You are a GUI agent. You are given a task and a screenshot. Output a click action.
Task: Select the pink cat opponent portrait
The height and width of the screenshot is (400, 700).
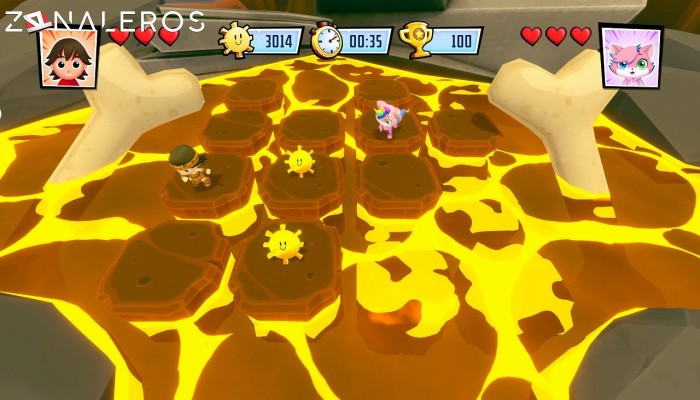[x=630, y=57]
